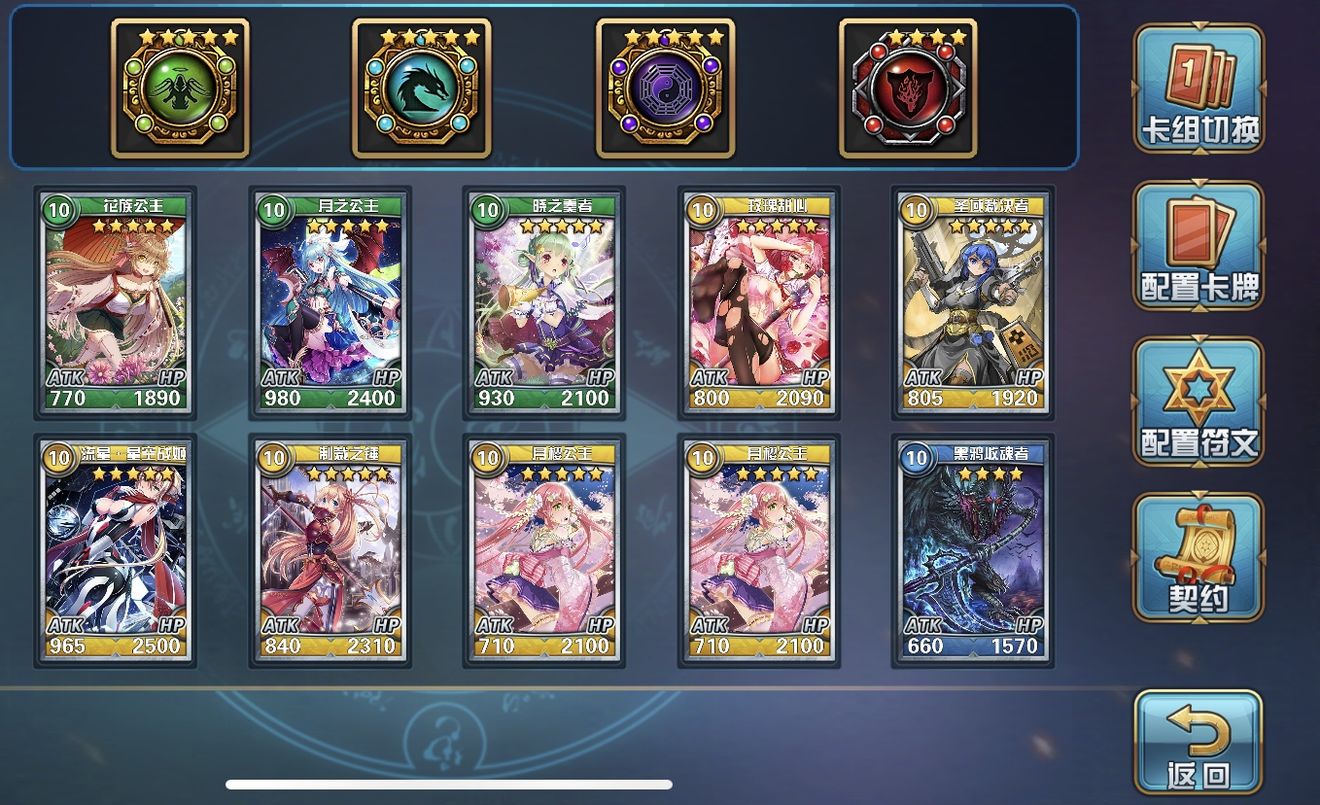Image resolution: width=1320 pixels, height=805 pixels.
Task: Select the 流星·星空战姬 card
Action: [x=113, y=552]
